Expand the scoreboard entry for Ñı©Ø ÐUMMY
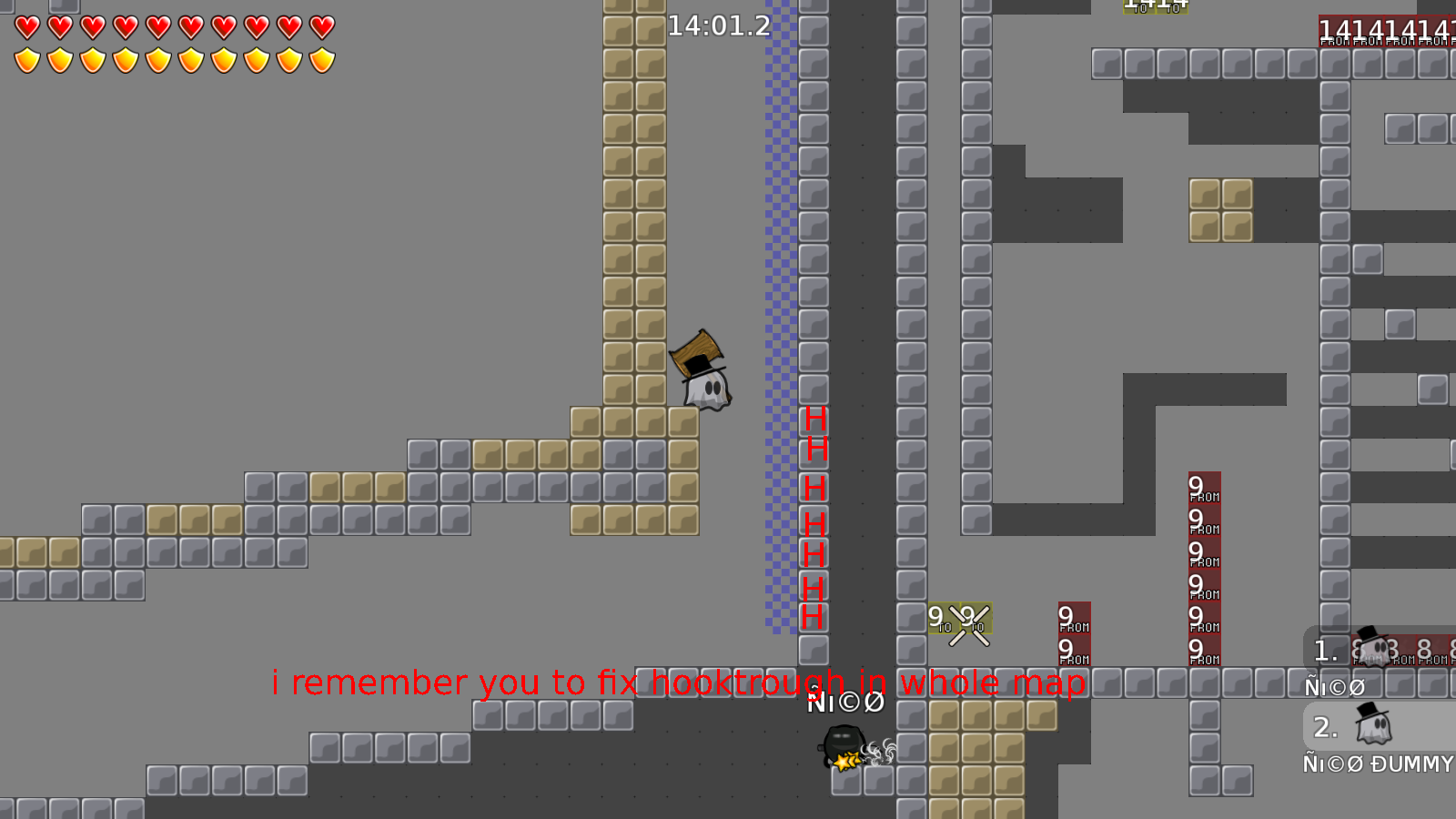Image resolution: width=1456 pixels, height=819 pixels. 1377,764
